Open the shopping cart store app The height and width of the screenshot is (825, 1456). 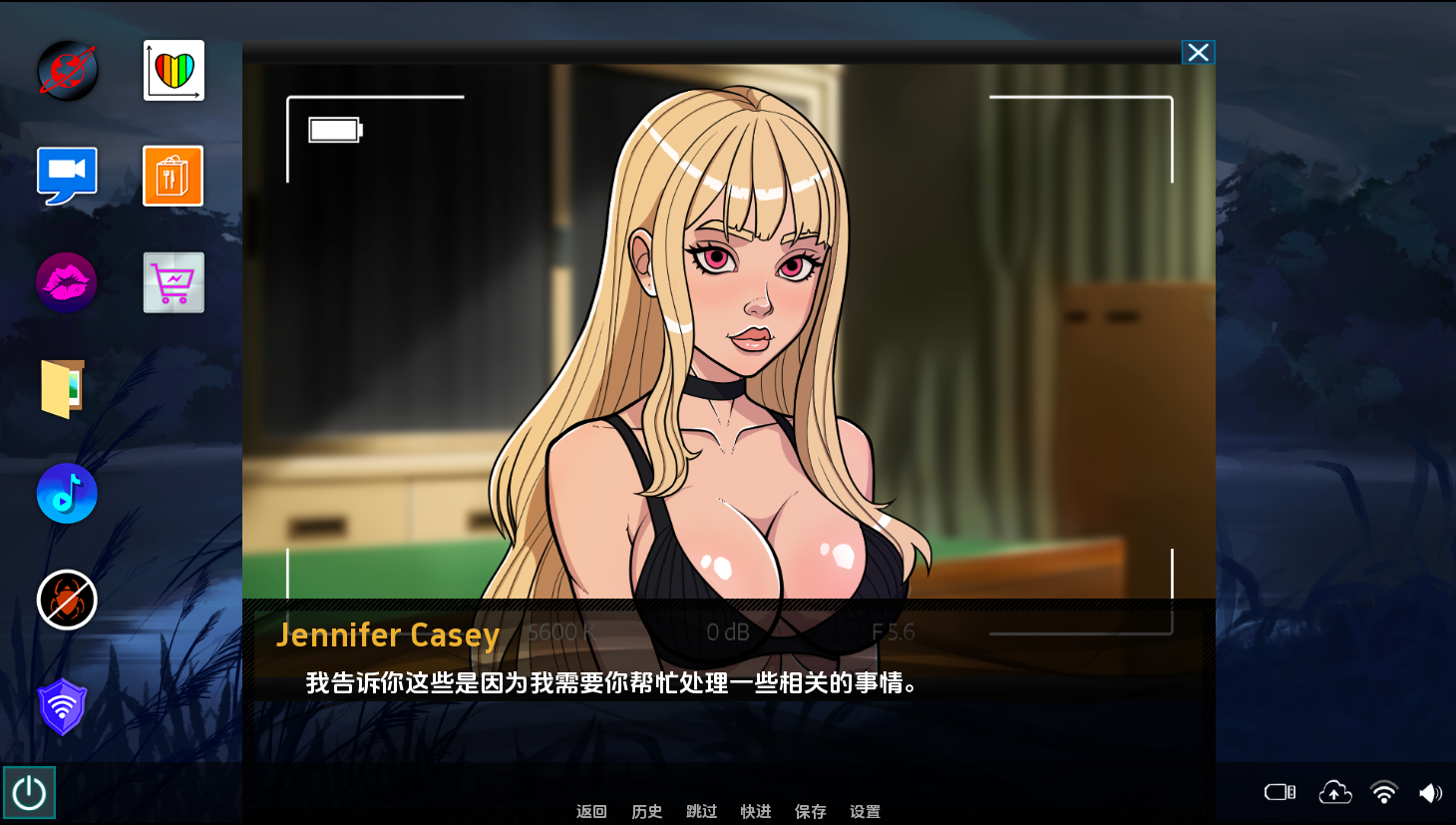click(174, 282)
